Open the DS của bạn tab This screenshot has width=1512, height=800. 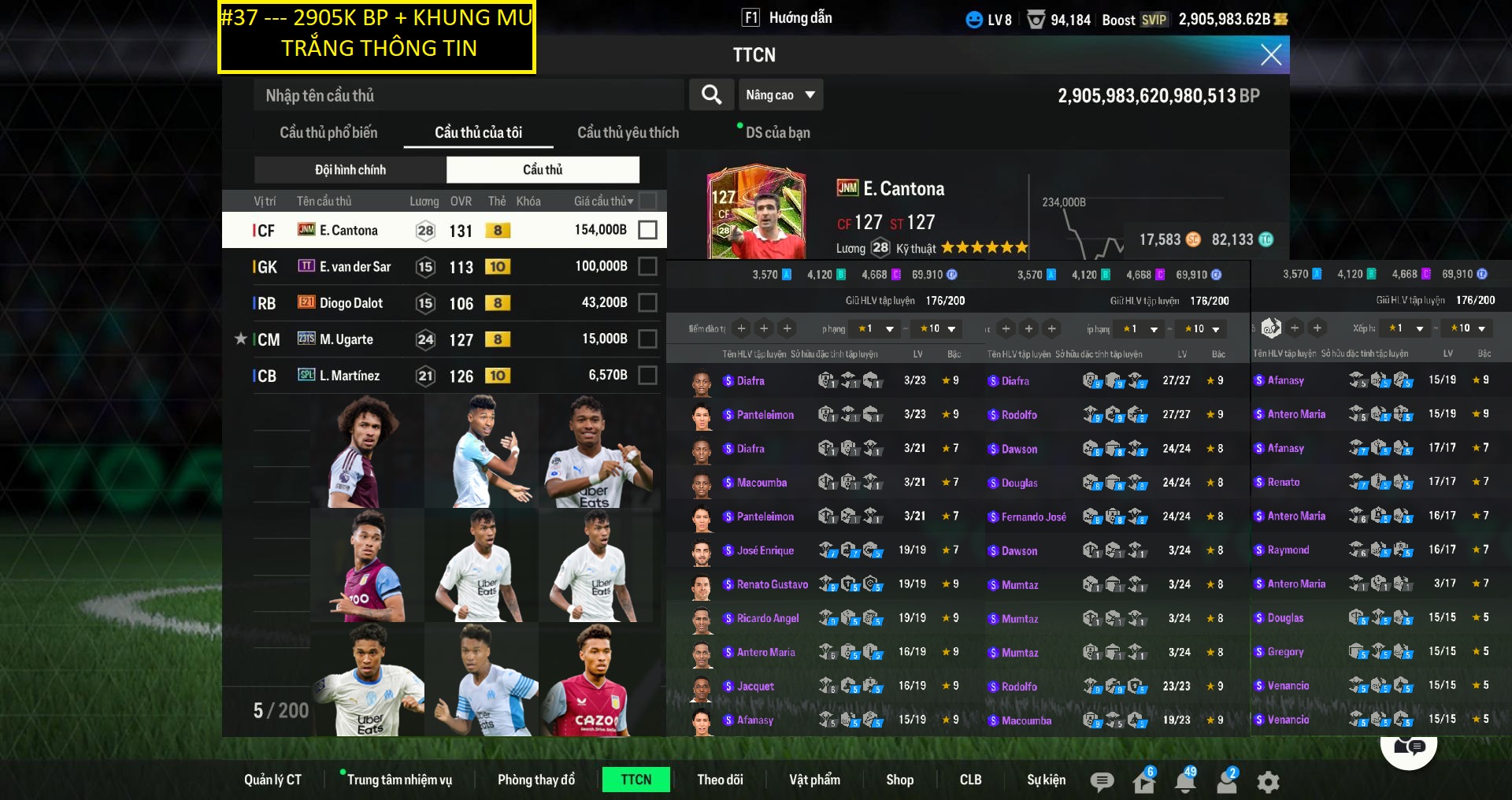coord(777,132)
